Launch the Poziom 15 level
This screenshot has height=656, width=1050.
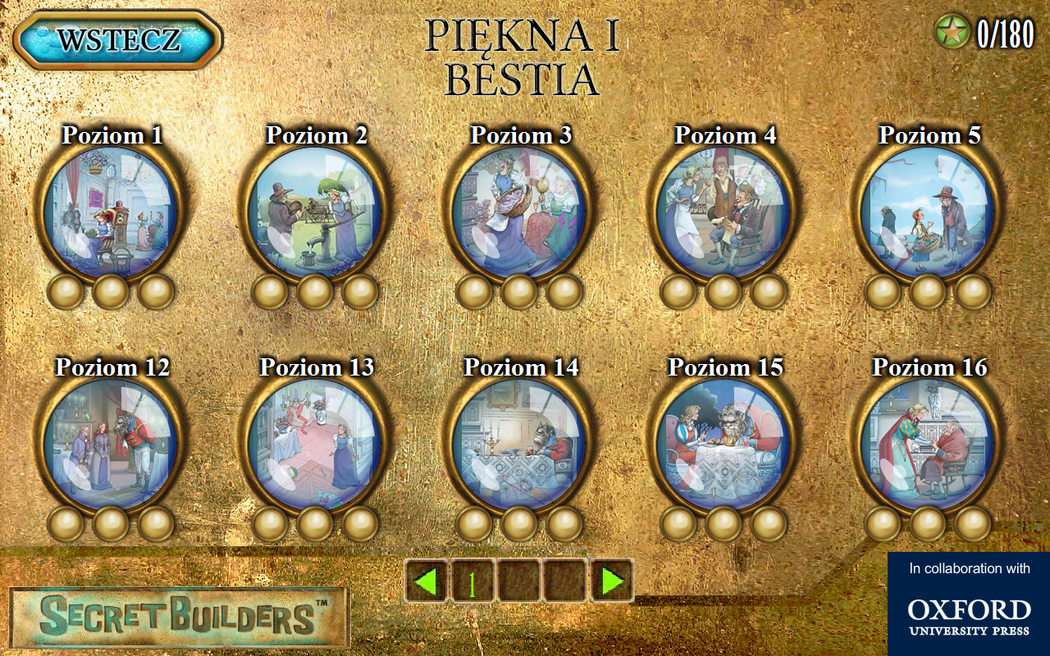click(723, 444)
